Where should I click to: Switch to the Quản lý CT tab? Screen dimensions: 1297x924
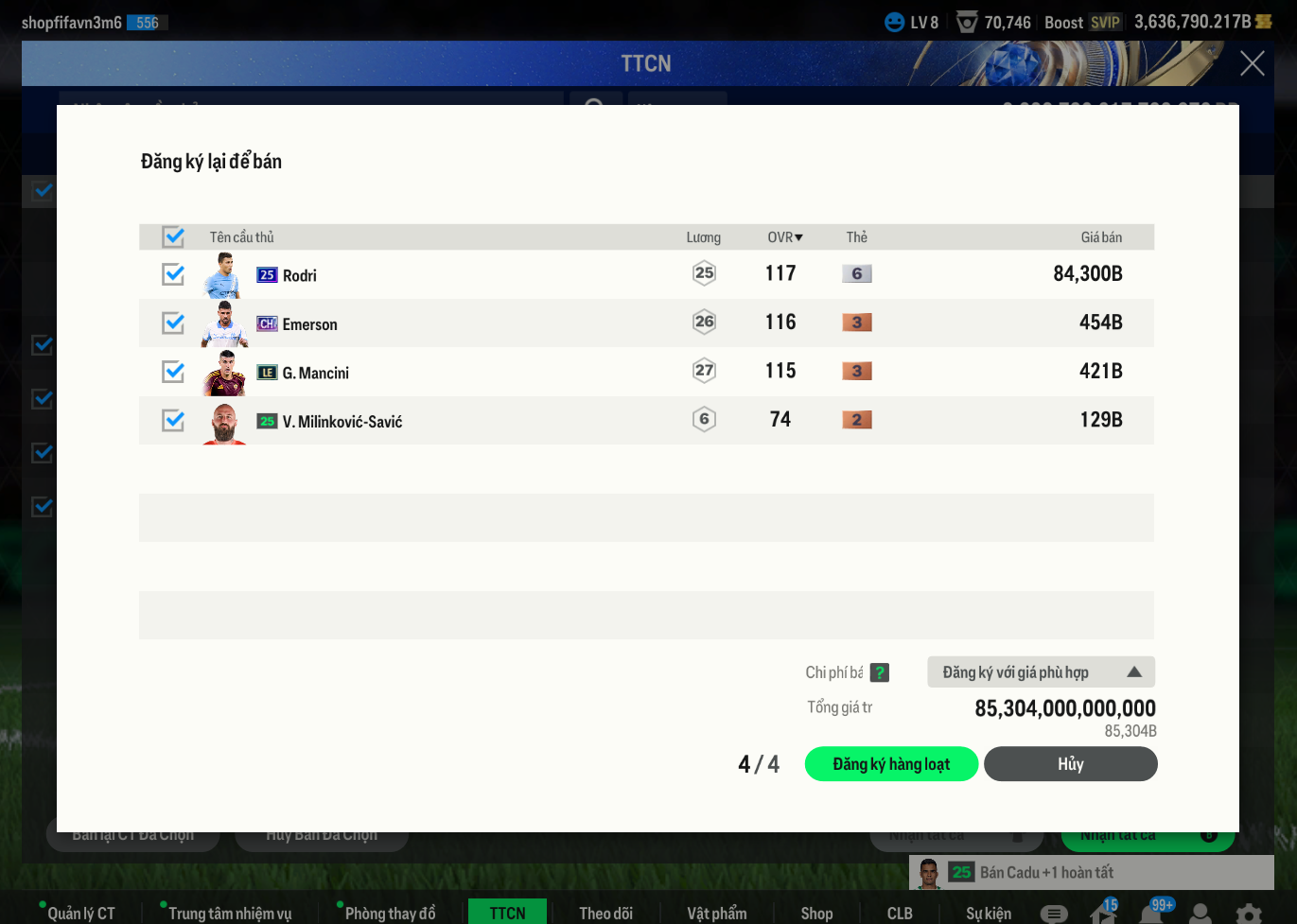click(x=80, y=913)
